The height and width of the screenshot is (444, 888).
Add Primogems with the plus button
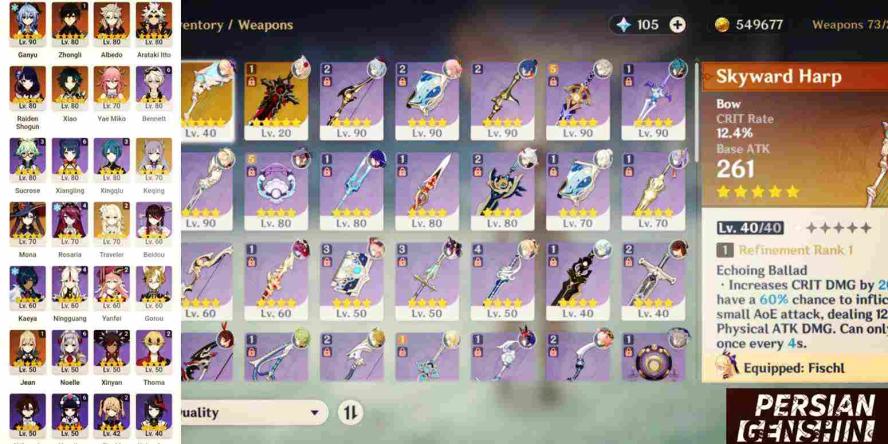(x=677, y=25)
